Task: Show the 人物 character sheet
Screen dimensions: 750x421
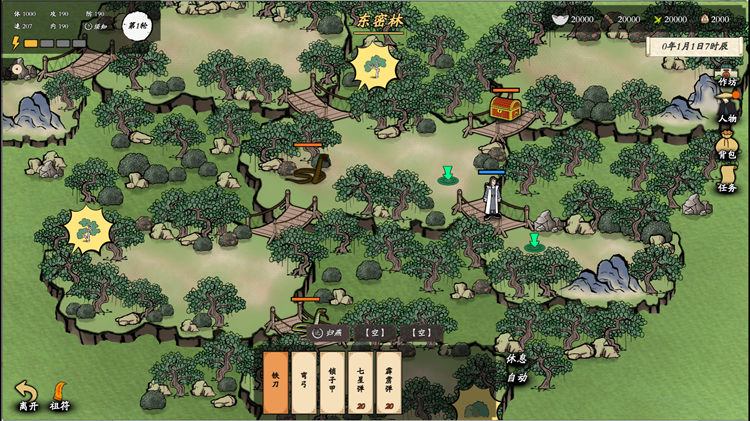Action: [727, 108]
